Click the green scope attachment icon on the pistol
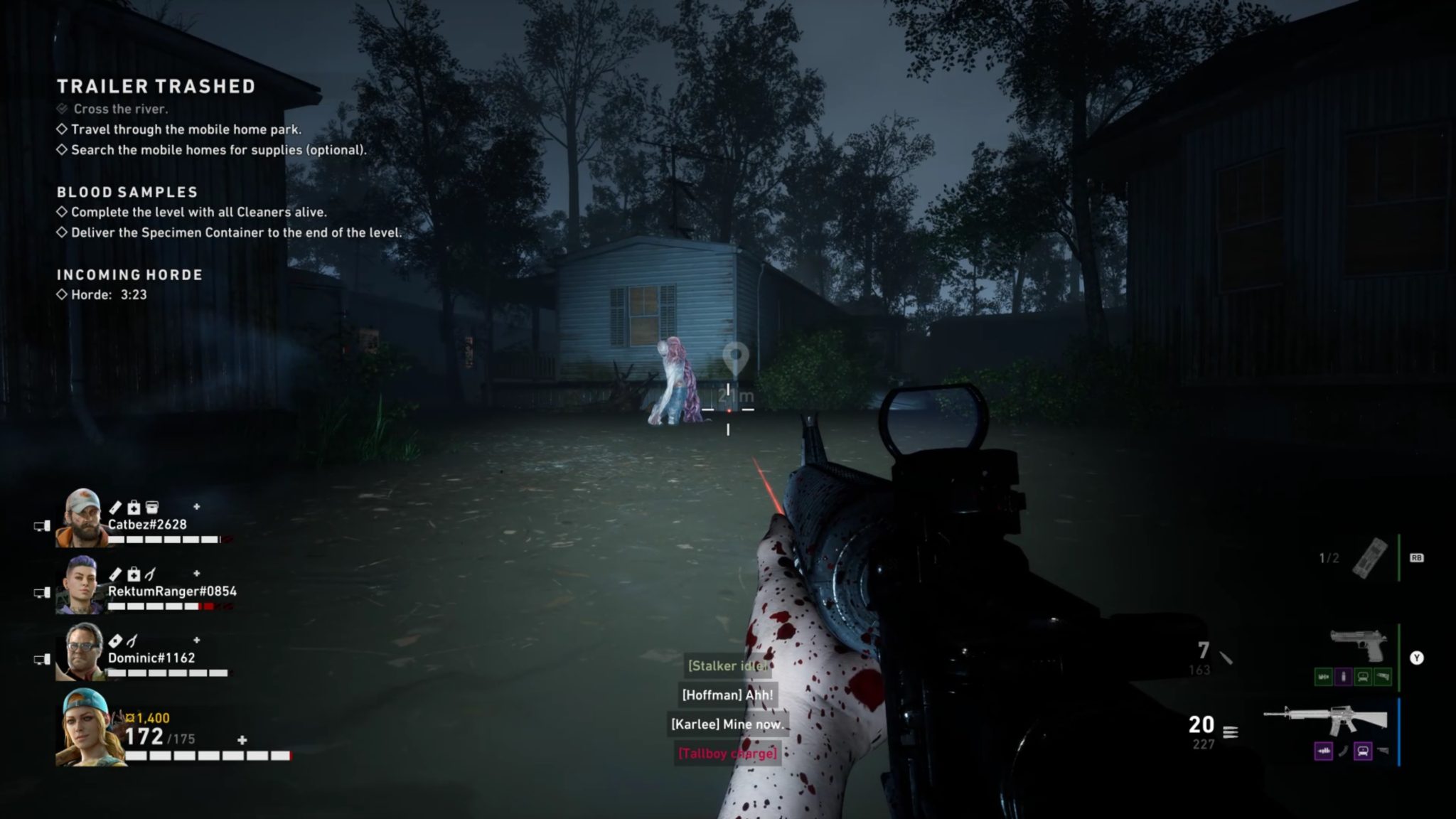 [1363, 677]
